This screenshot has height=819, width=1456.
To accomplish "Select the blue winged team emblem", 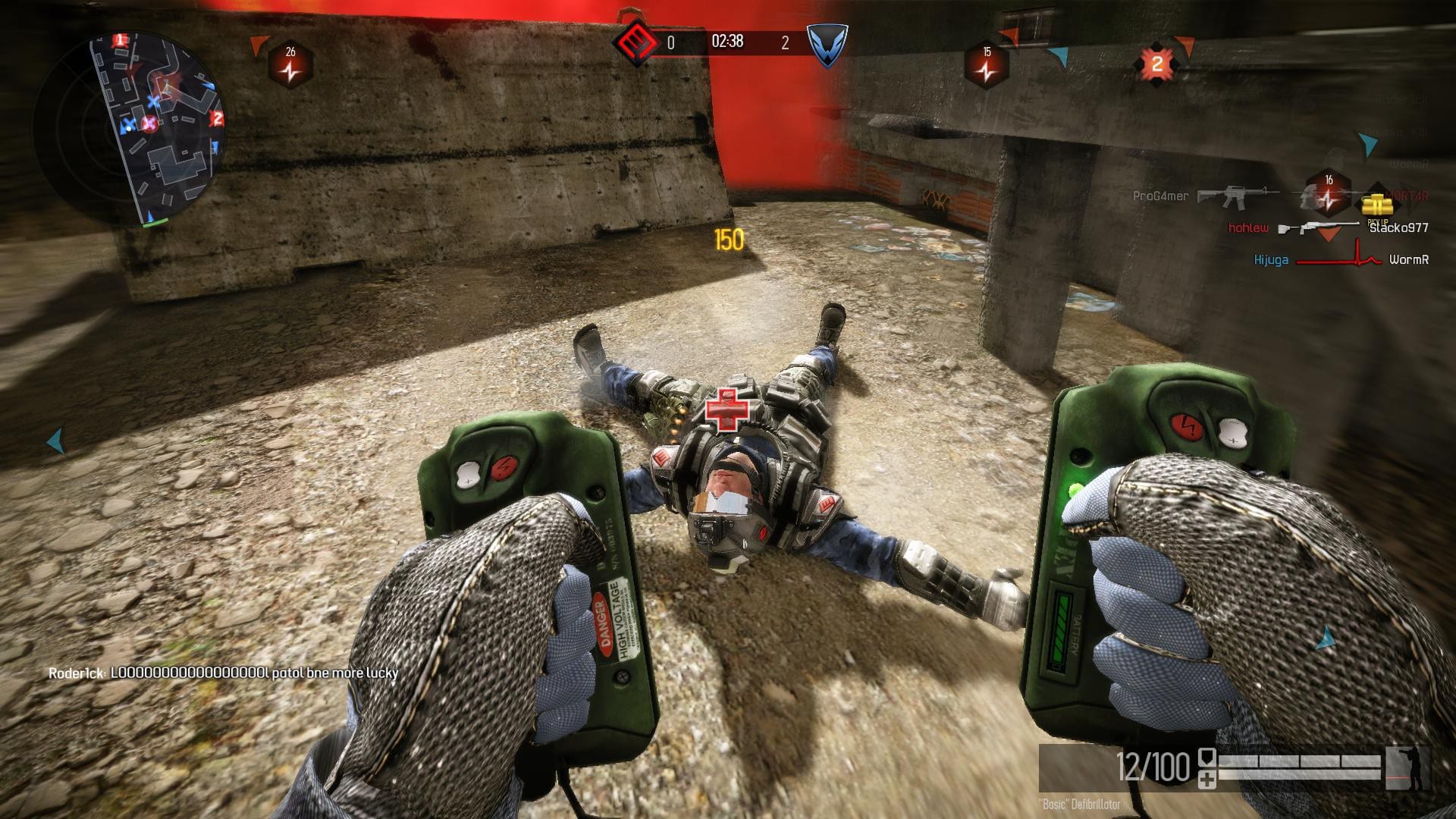I will (826, 44).
